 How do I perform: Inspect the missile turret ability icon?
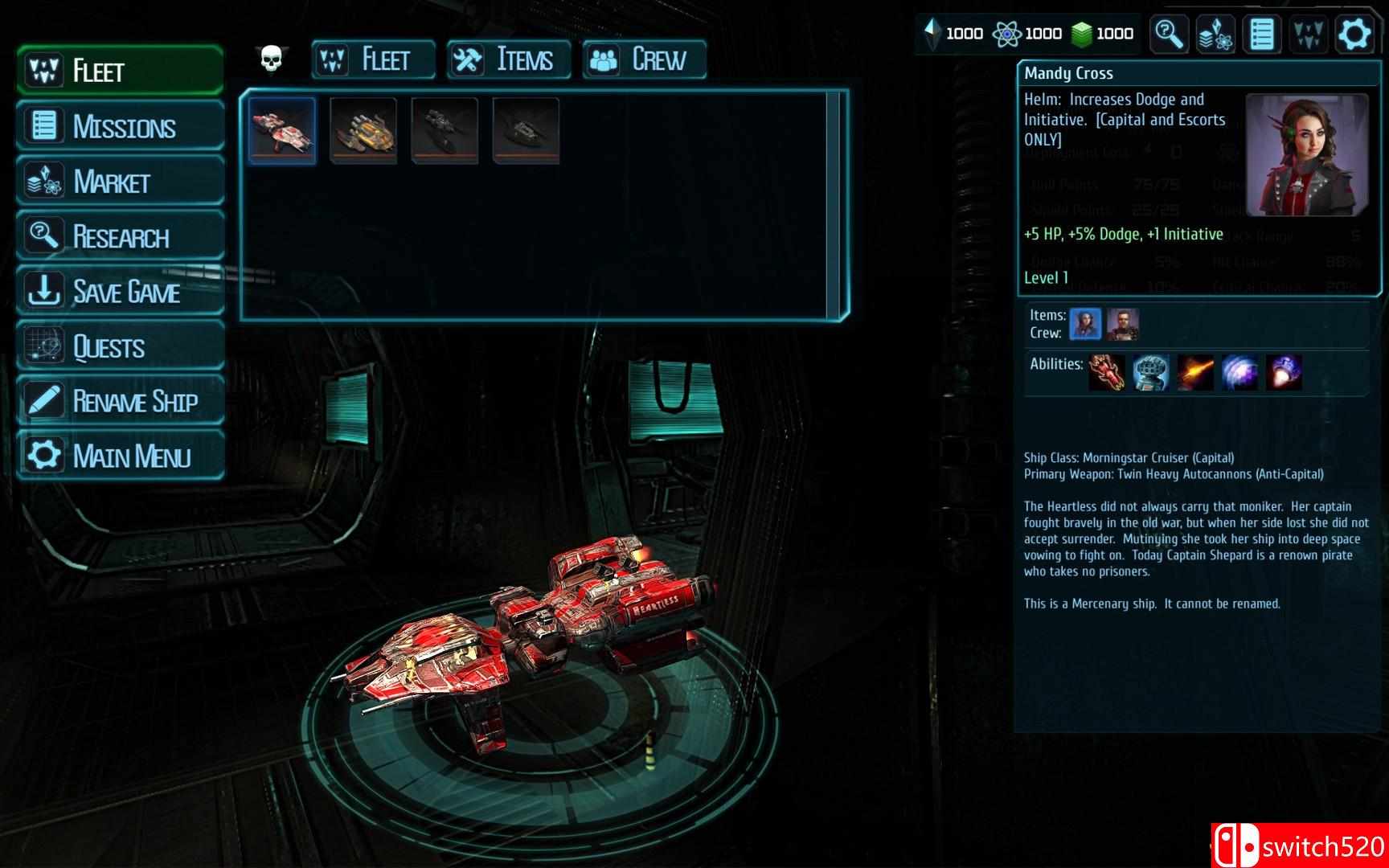coord(1150,373)
